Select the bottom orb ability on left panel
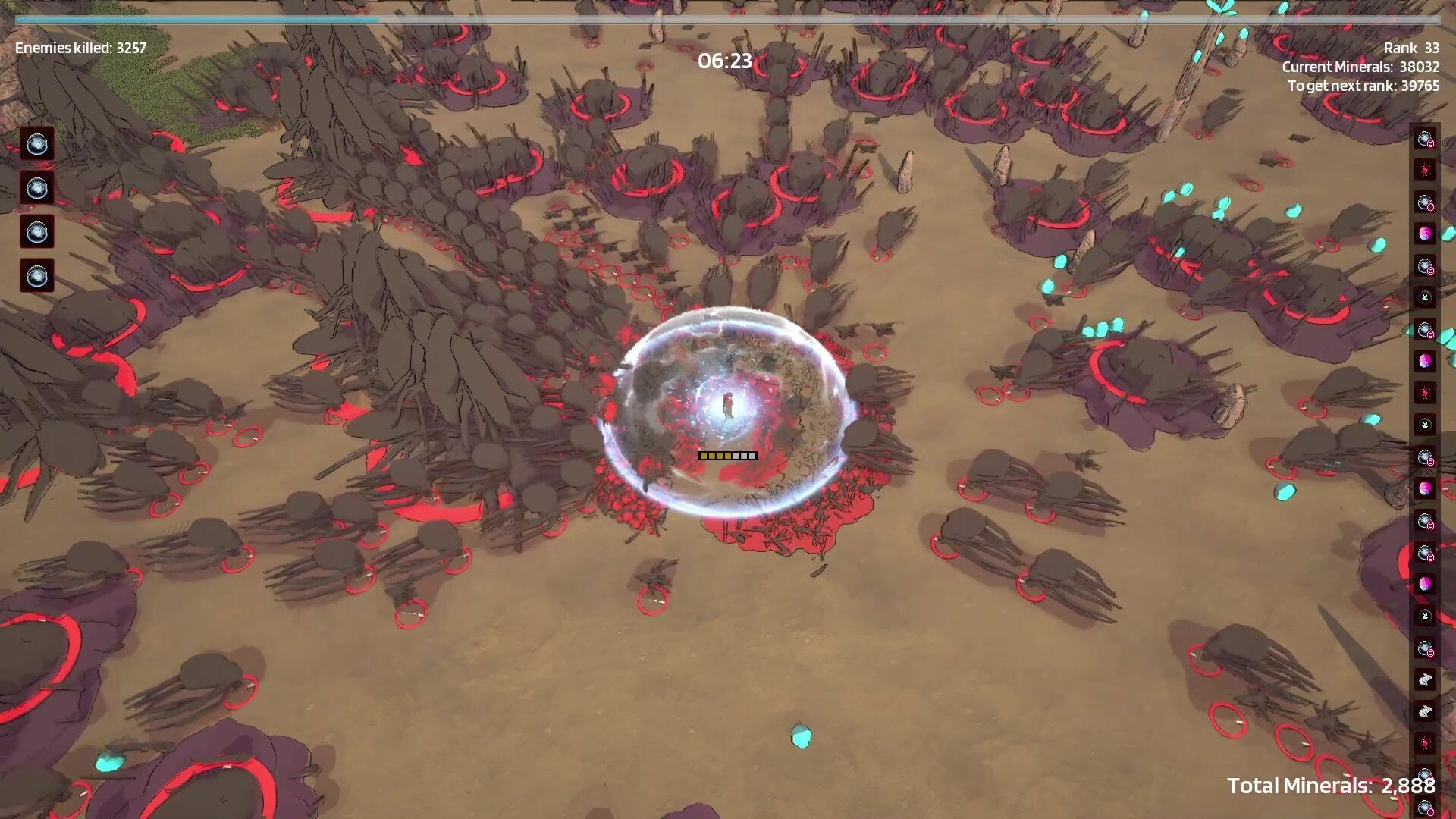This screenshot has width=1456, height=819. tap(37, 276)
